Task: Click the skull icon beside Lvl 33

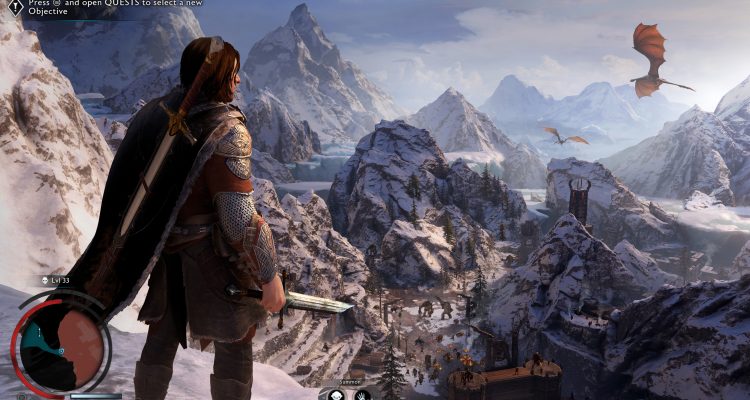Action: [46, 282]
